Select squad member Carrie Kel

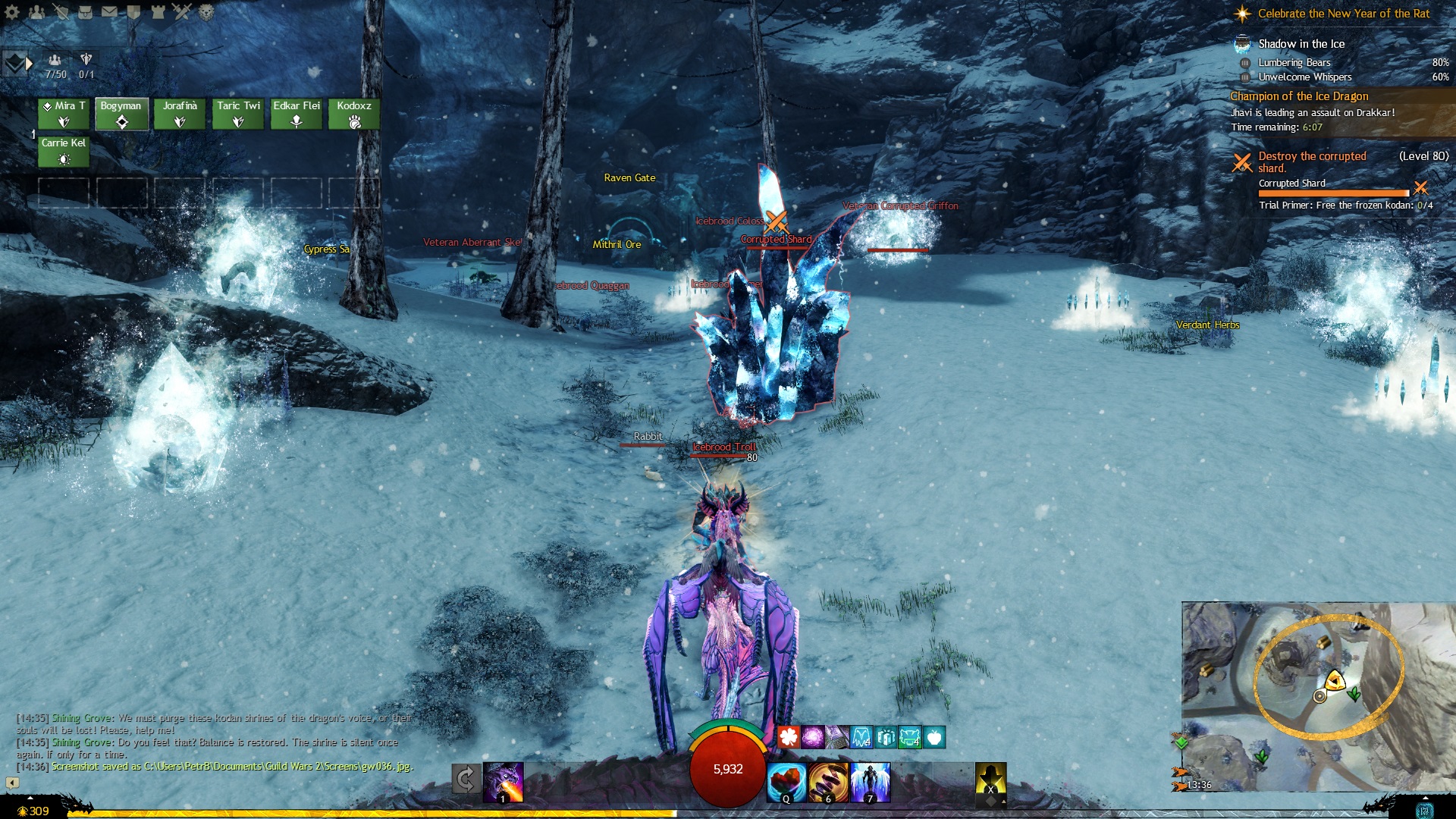(x=64, y=152)
